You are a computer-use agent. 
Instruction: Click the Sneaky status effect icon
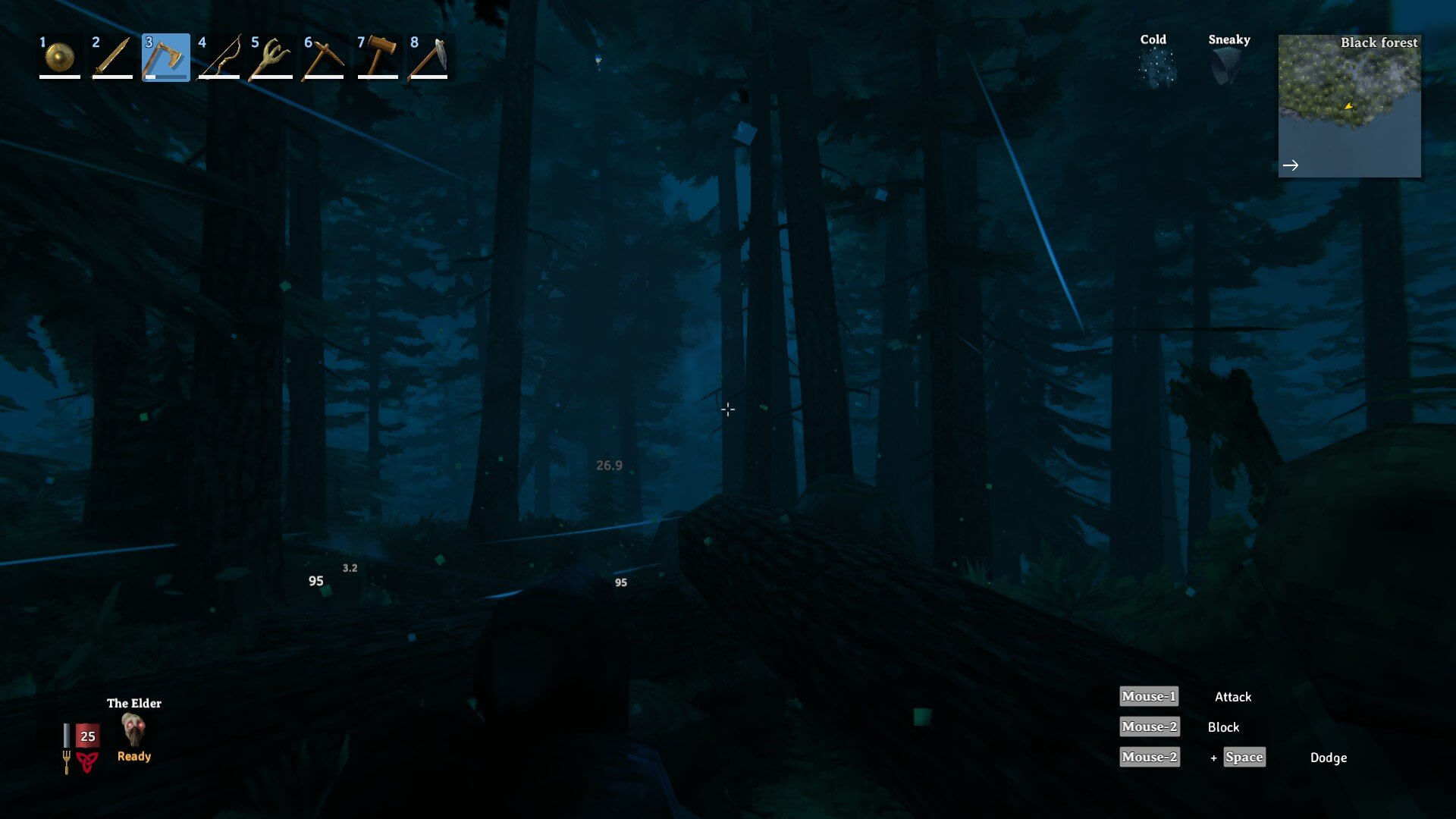tap(1226, 67)
